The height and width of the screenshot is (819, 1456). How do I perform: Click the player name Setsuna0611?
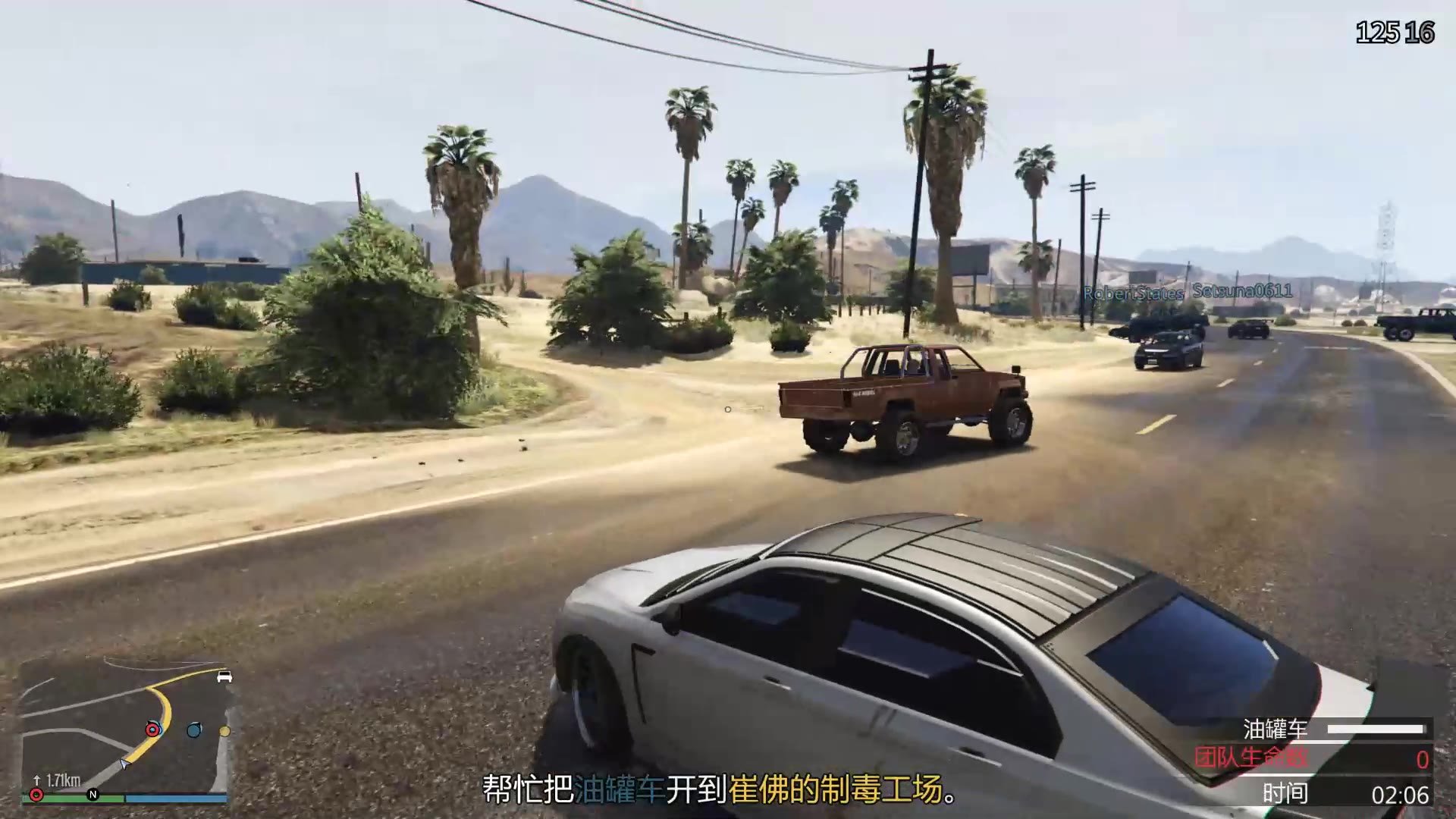click(x=1241, y=291)
